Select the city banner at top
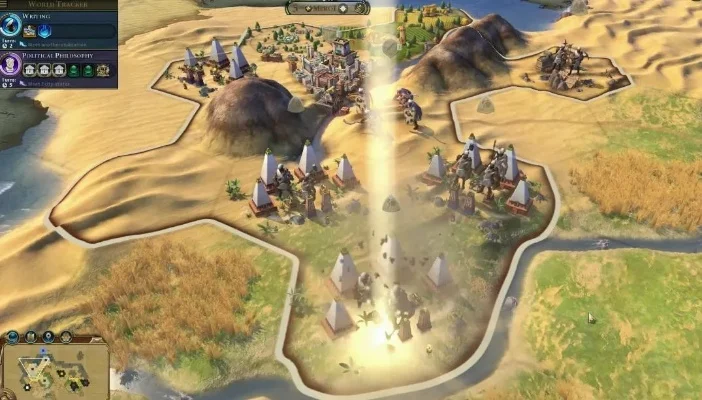702x400 pixels. tap(327, 8)
